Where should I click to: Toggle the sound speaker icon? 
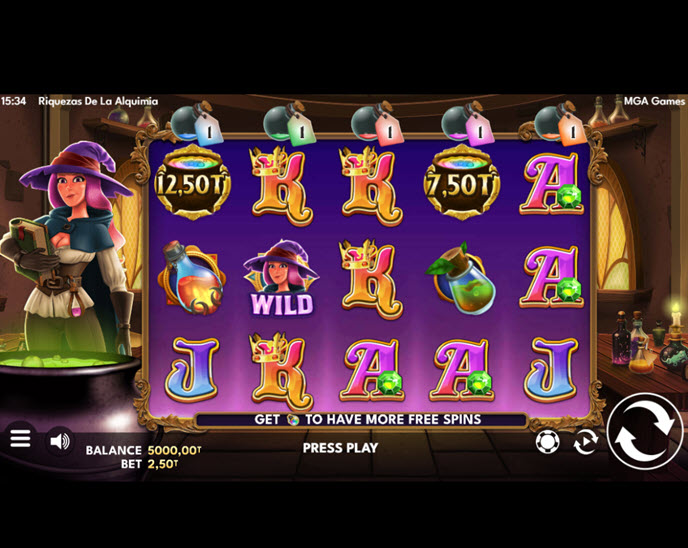click(x=60, y=441)
